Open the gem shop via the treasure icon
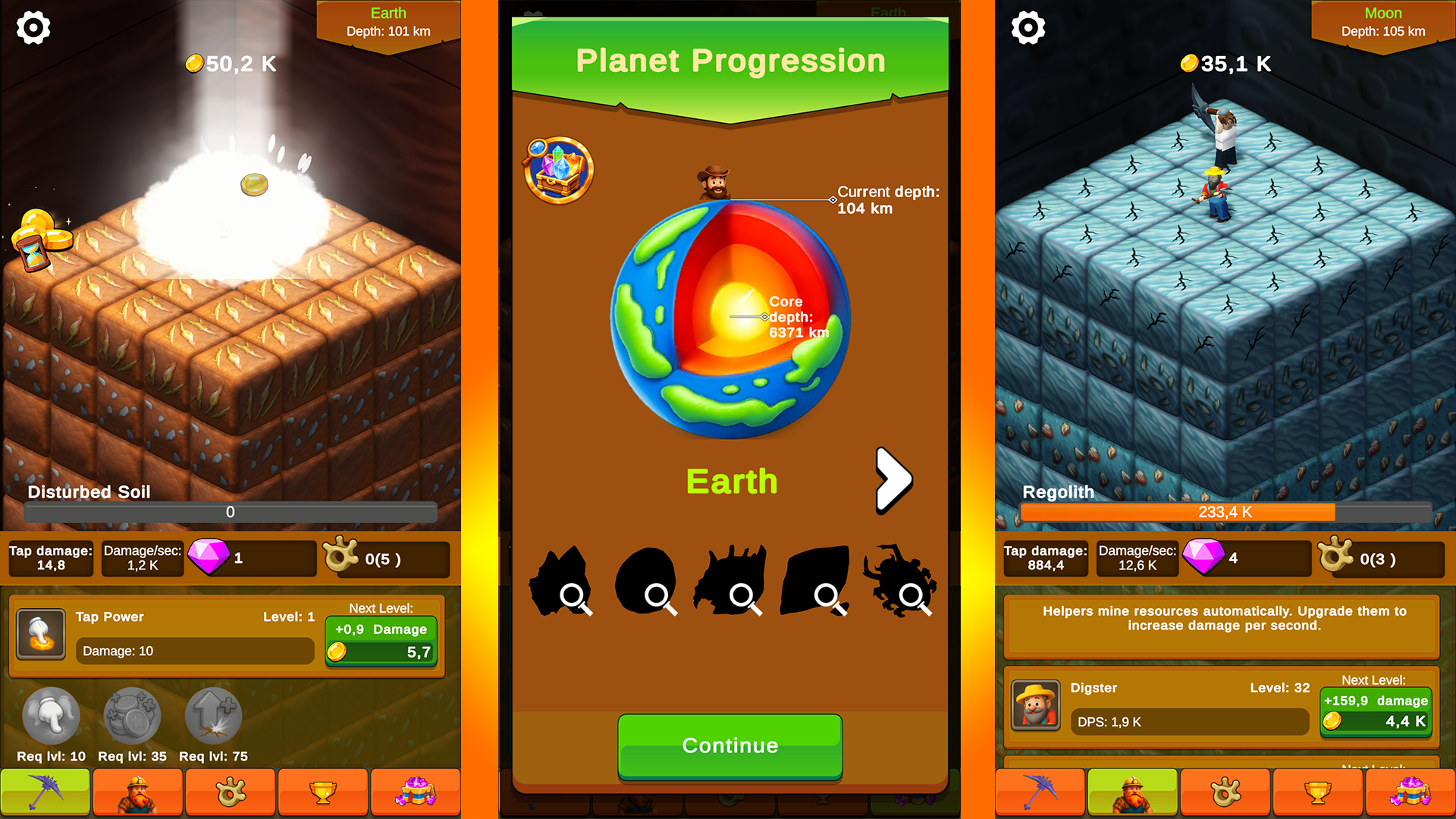This screenshot has width=1456, height=819. pos(416,792)
